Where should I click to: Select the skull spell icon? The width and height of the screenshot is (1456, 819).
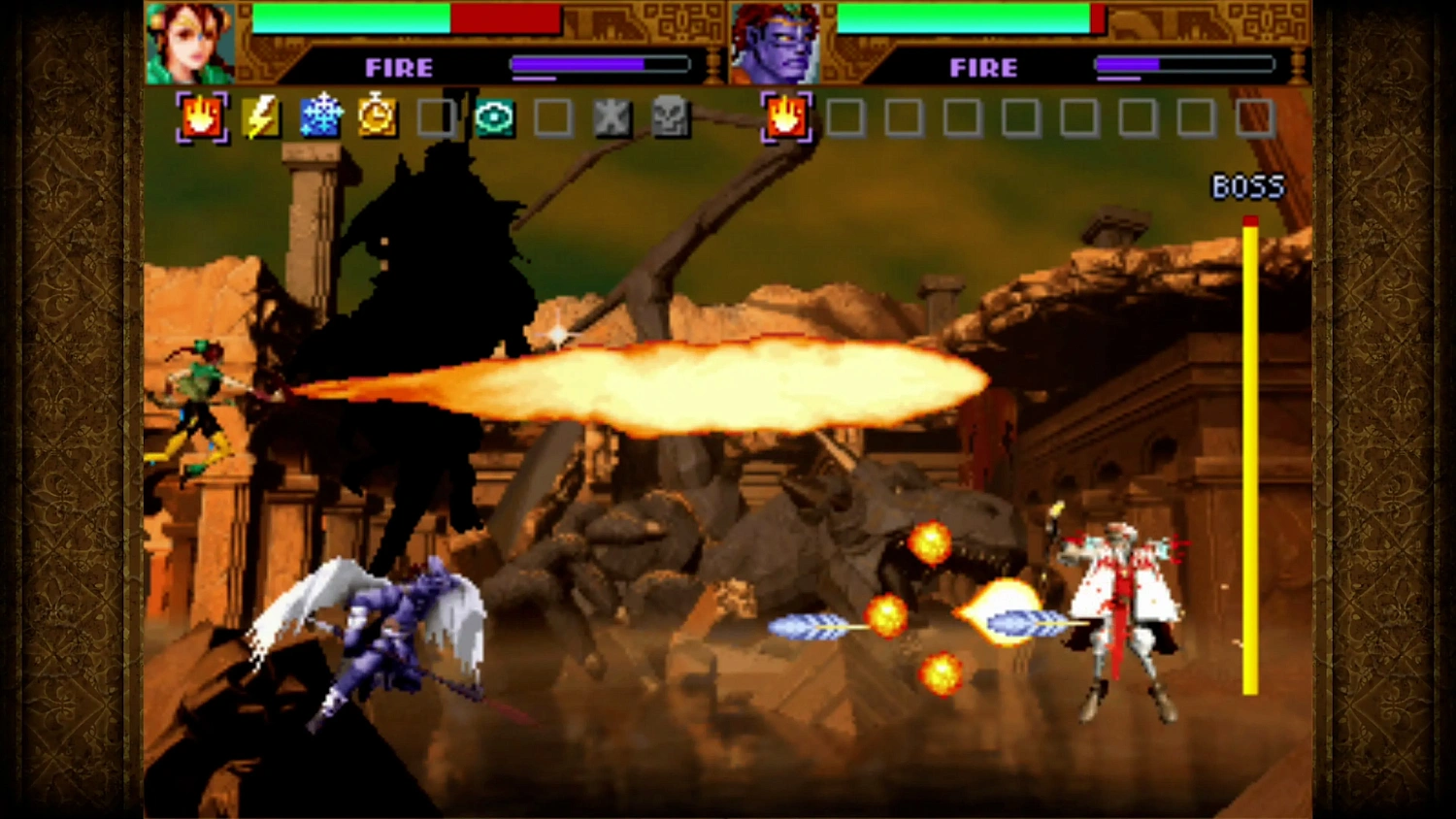(x=670, y=115)
